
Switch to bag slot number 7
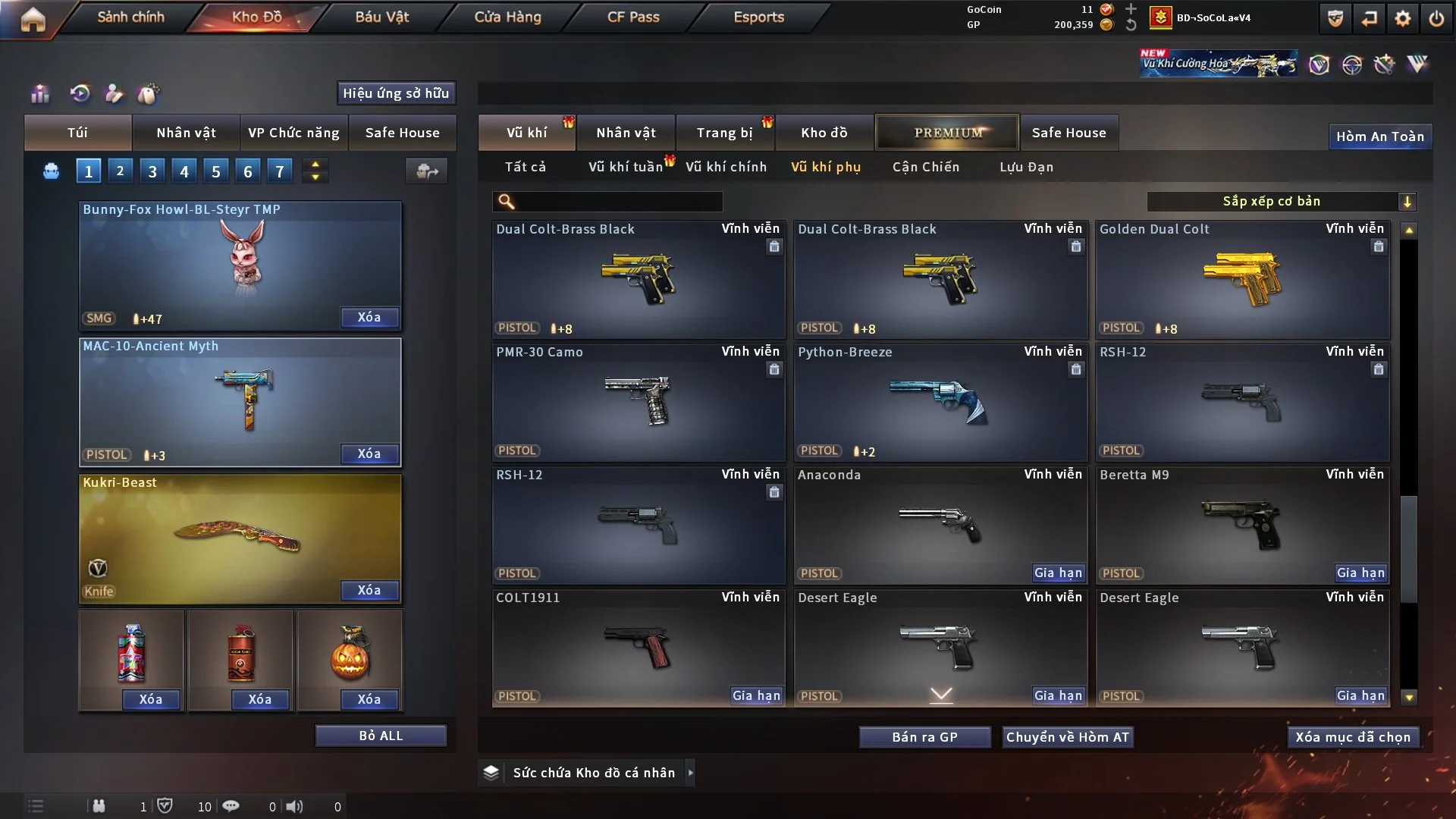(x=279, y=171)
